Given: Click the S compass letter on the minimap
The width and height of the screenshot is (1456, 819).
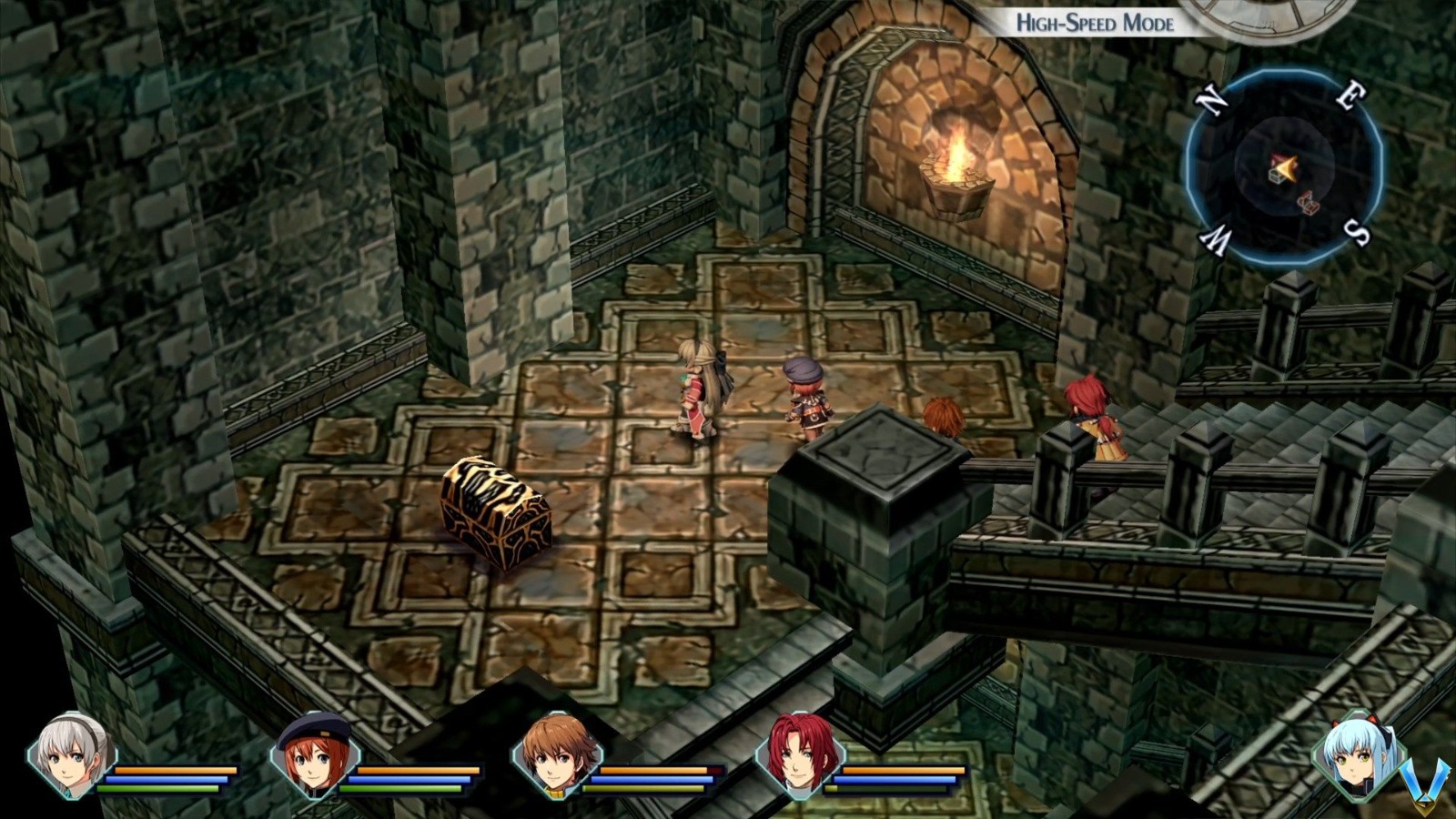Looking at the screenshot, I should (x=1357, y=235).
